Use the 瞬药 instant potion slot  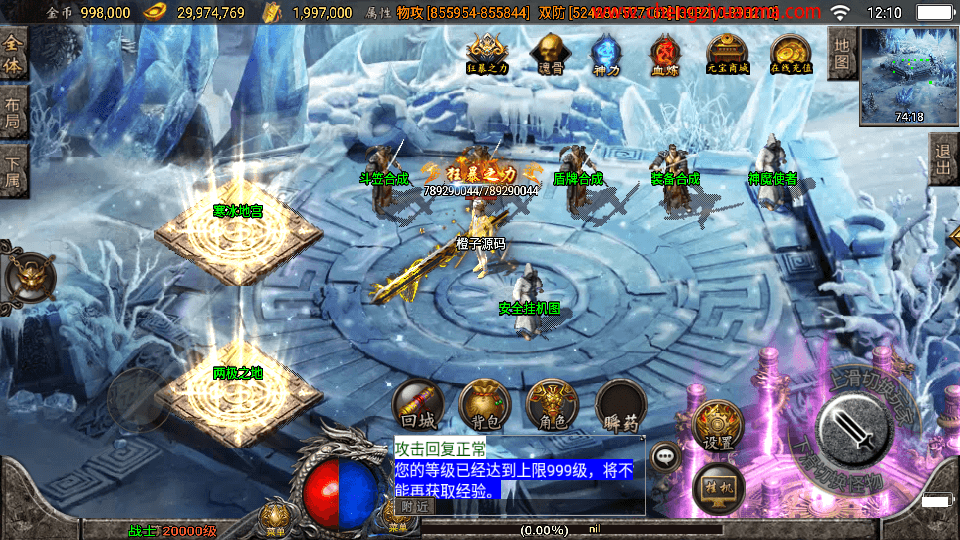(618, 406)
